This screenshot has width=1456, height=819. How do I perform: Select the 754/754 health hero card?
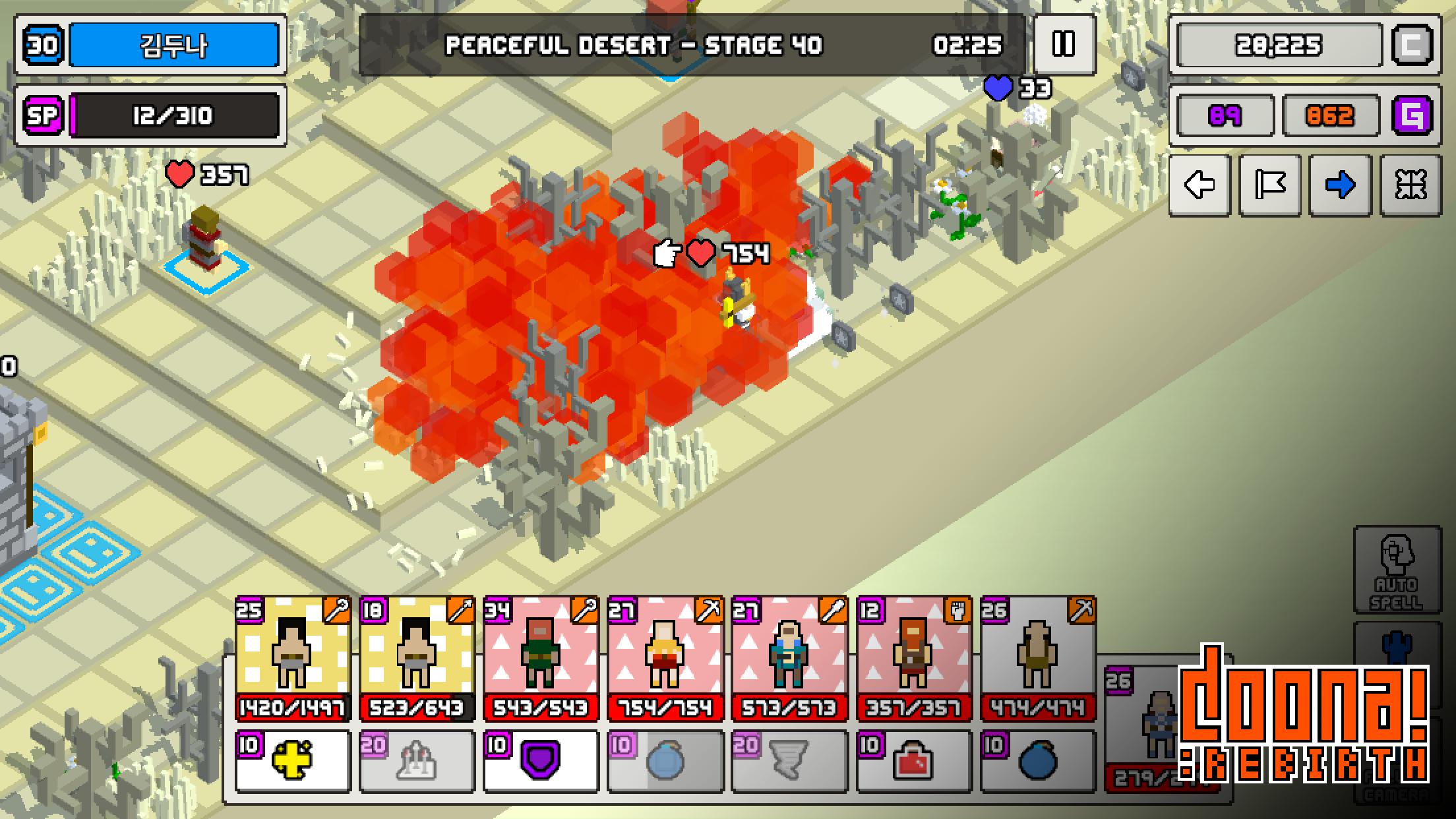pos(665,657)
